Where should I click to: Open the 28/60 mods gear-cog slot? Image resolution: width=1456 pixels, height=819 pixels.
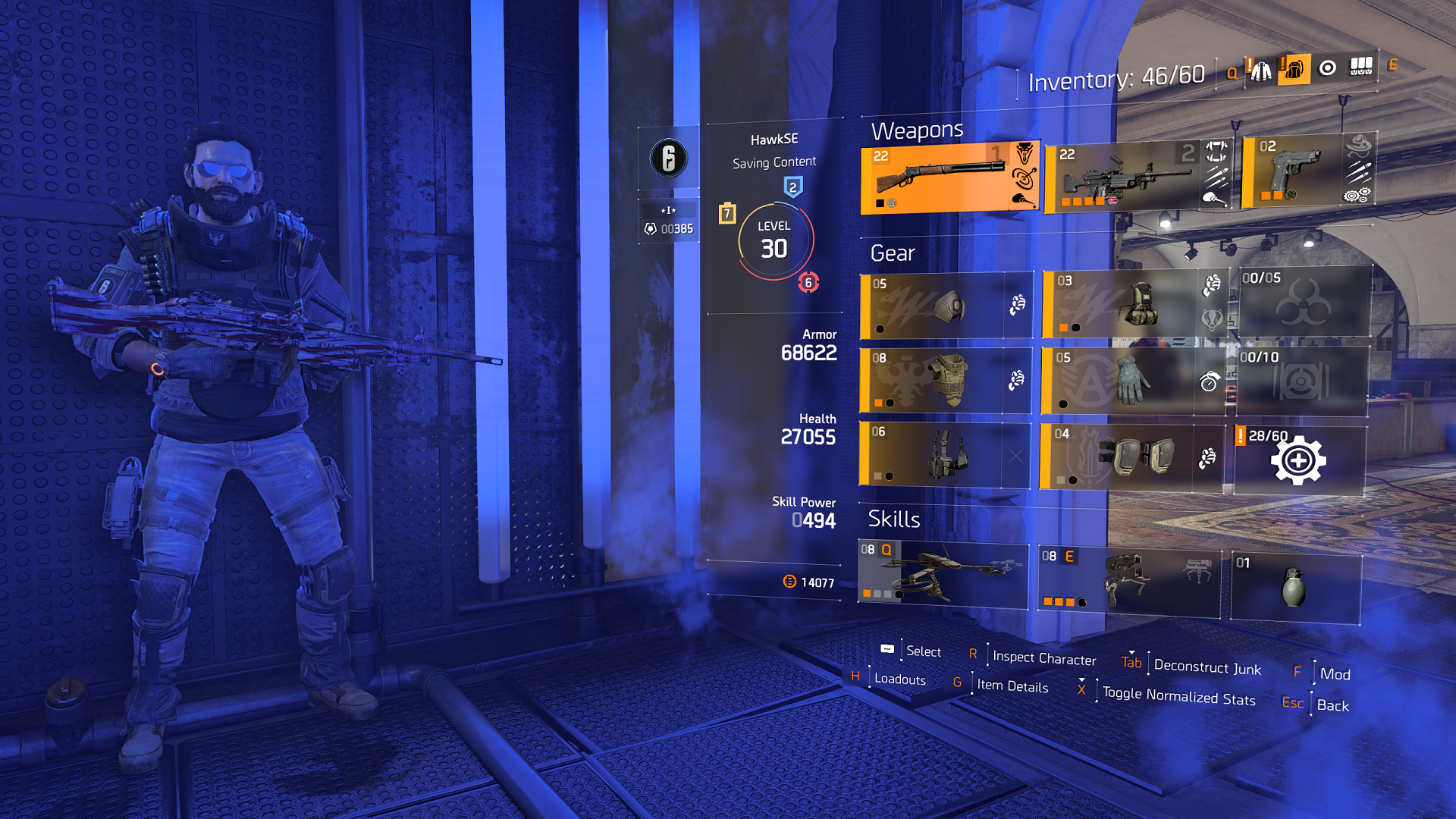1299,460
